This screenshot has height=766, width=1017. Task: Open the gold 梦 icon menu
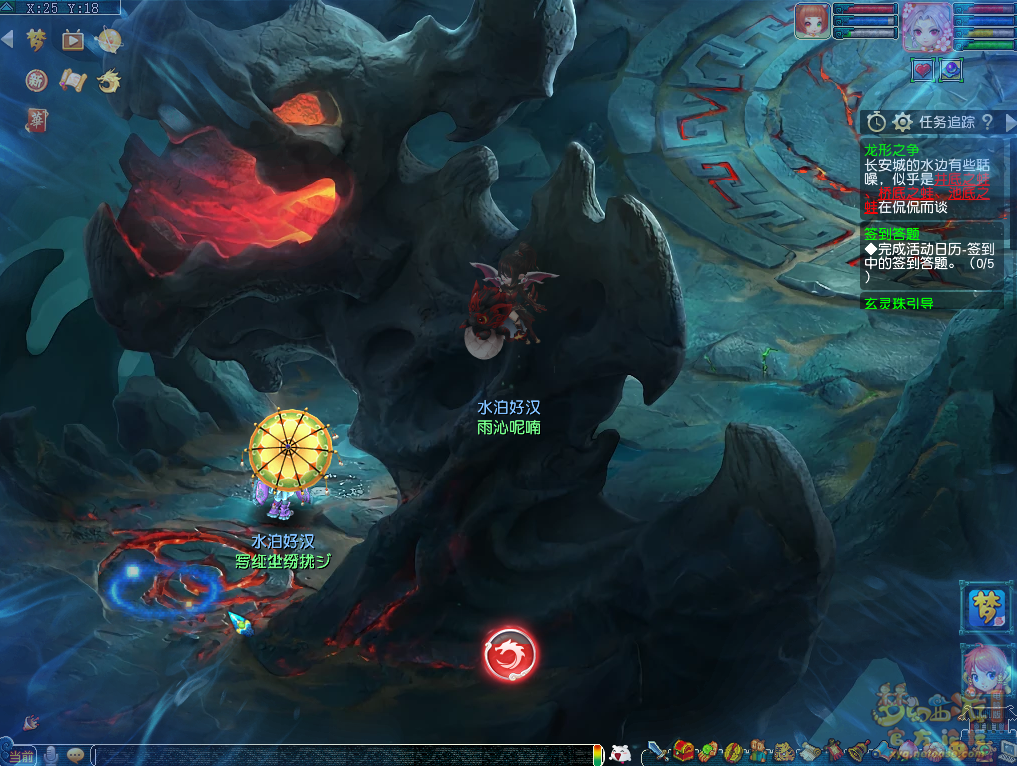click(37, 40)
